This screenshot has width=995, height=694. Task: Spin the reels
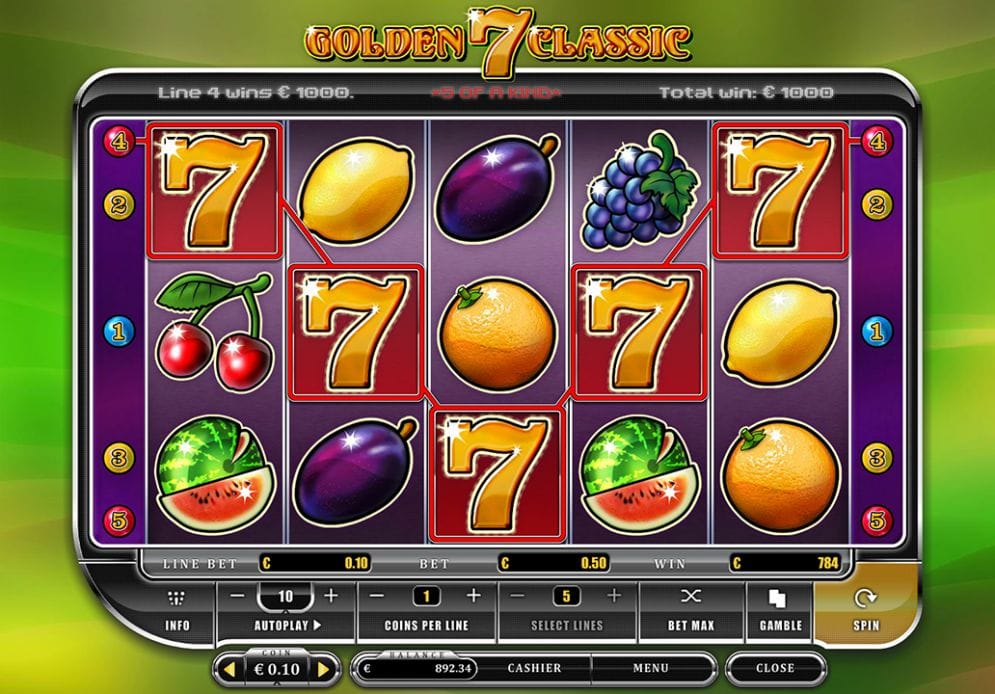[x=864, y=610]
